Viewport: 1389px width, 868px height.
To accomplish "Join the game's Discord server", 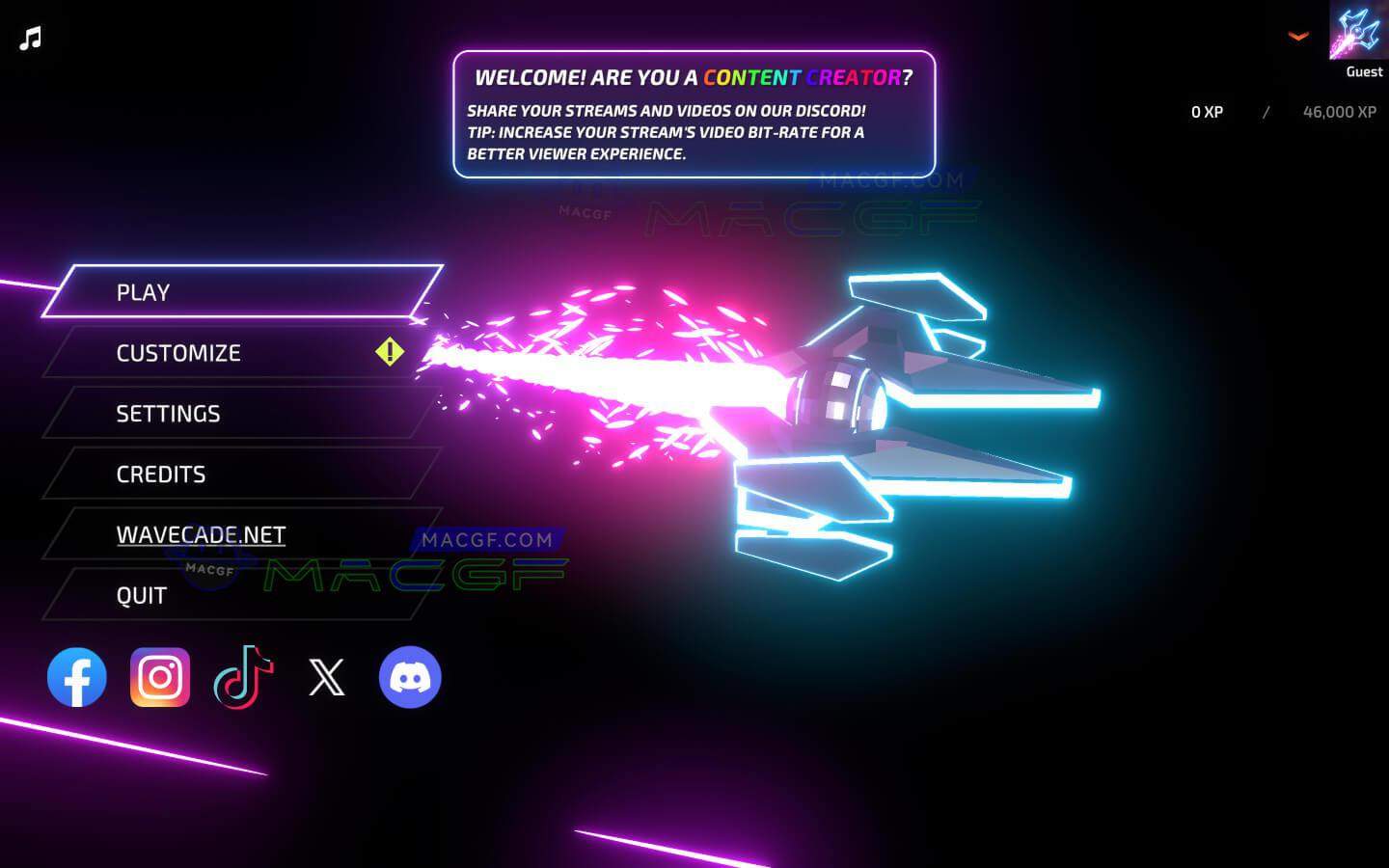I will [x=410, y=677].
